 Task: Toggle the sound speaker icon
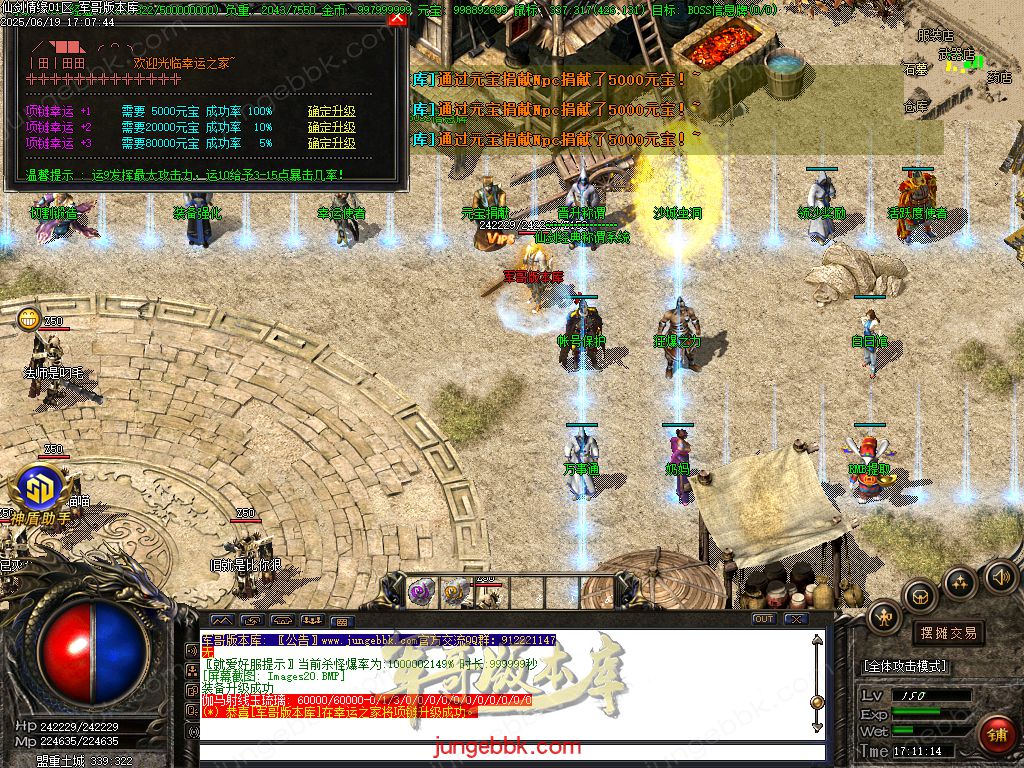click(x=1000, y=575)
